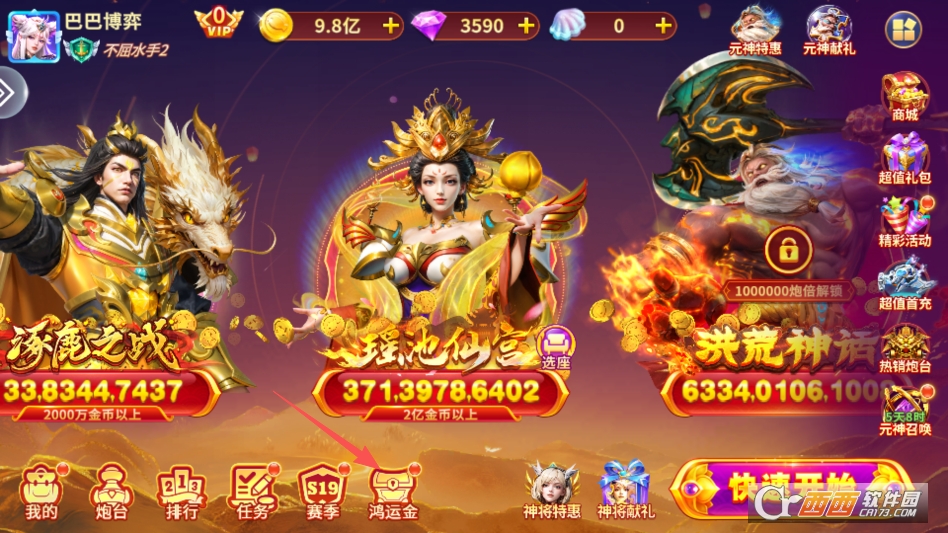Open the S19 赛季 season panel

point(321,491)
